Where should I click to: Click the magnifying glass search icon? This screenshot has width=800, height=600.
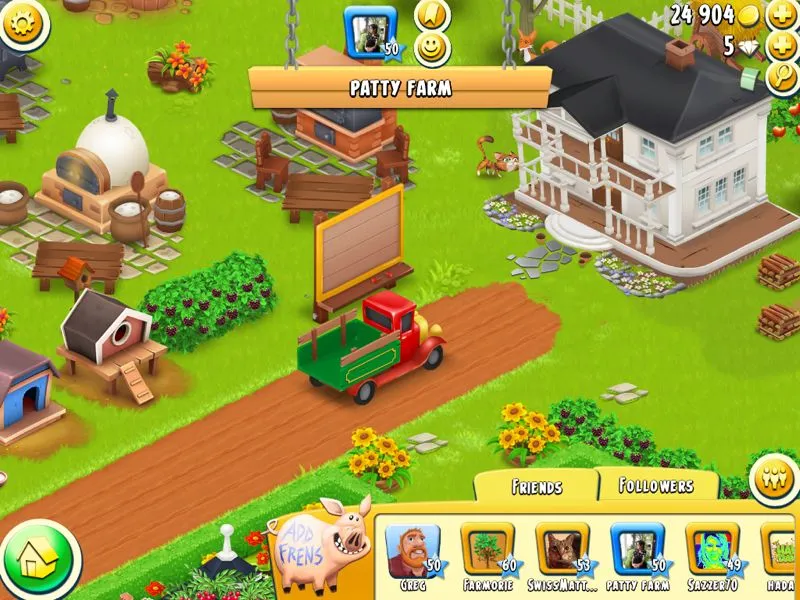782,79
